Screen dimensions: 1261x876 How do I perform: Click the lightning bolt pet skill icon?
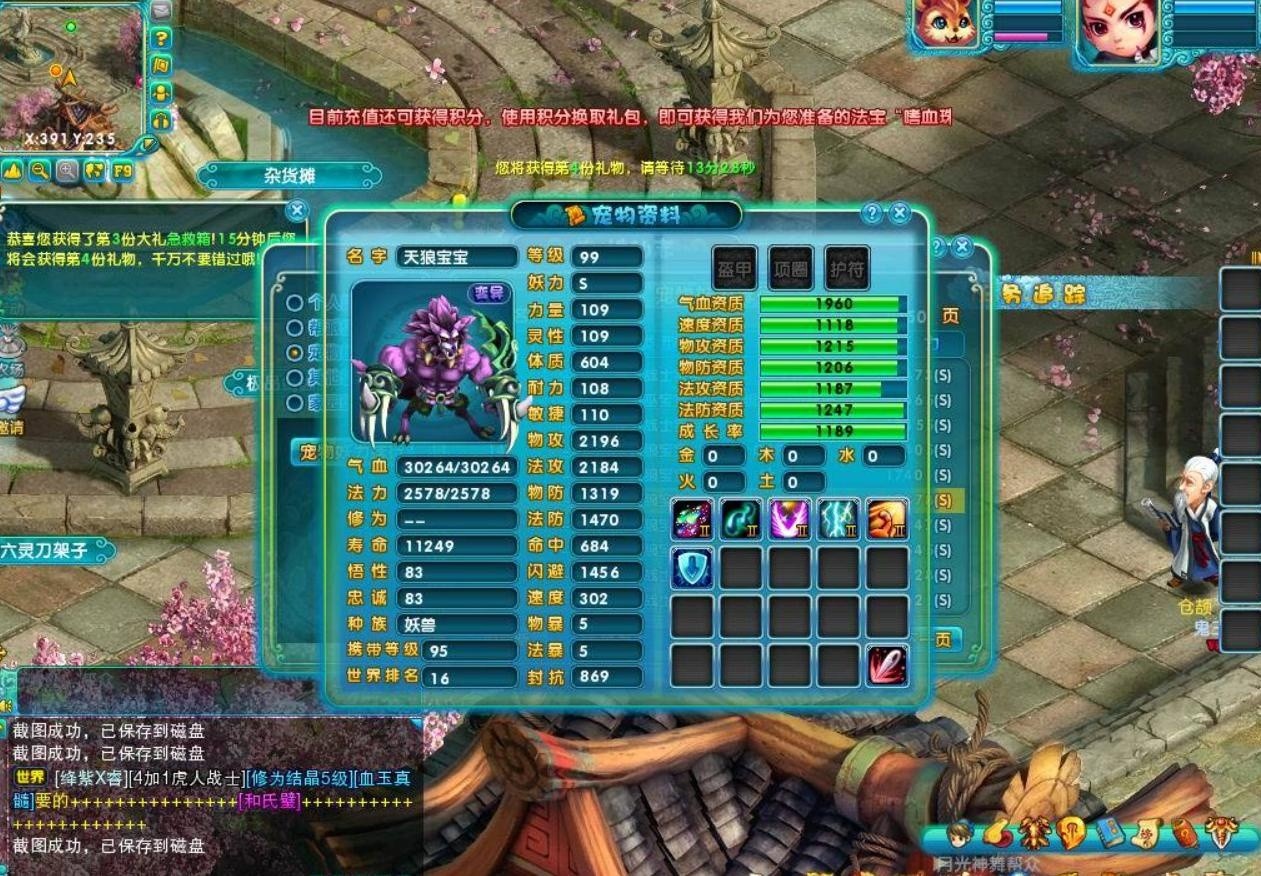[838, 520]
